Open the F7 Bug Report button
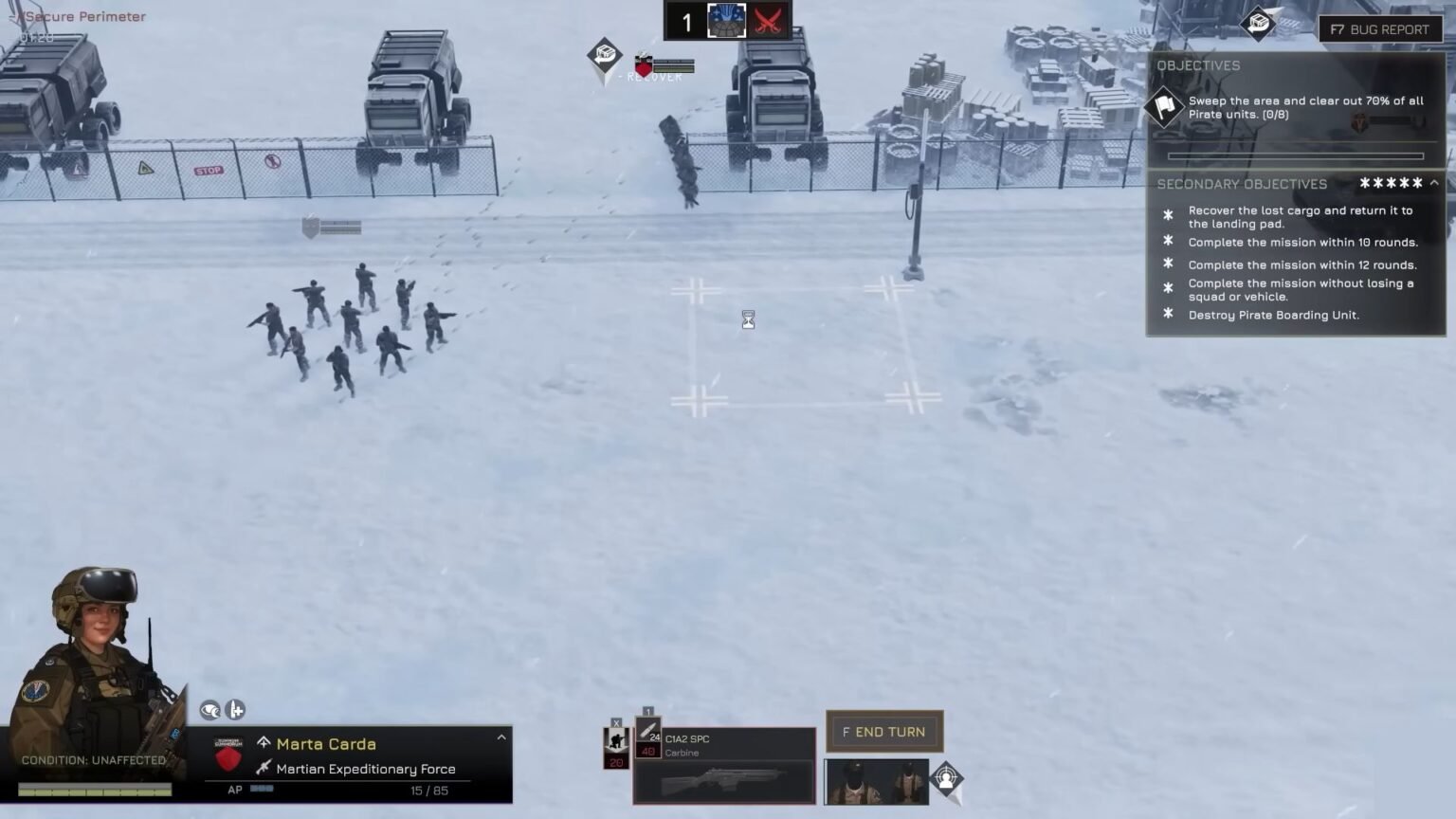The image size is (1456, 819). (x=1379, y=29)
